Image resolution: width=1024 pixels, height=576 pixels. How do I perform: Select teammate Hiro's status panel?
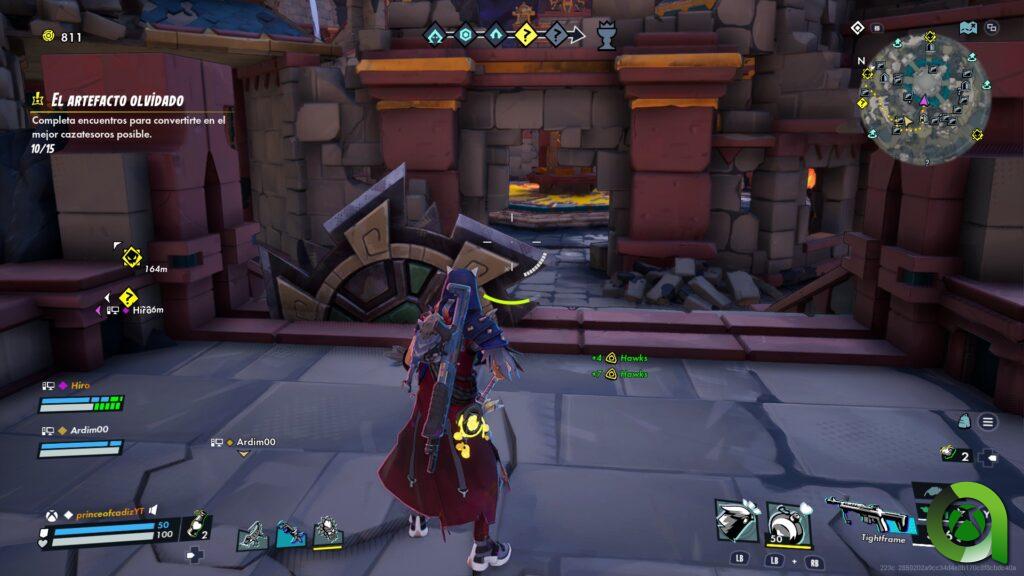[x=80, y=396]
